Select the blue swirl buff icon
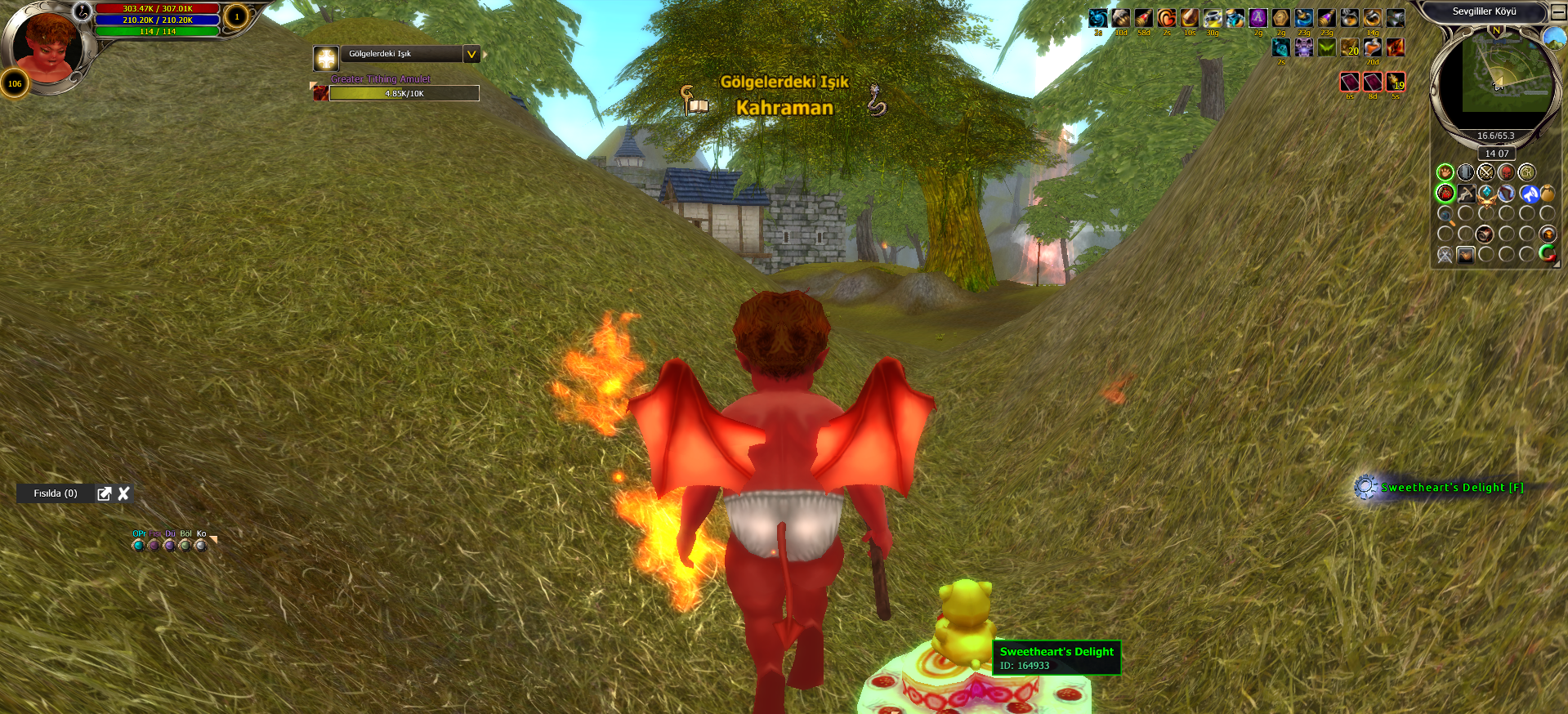Viewport: 1568px width, 714px height. pyautogui.click(x=1098, y=18)
